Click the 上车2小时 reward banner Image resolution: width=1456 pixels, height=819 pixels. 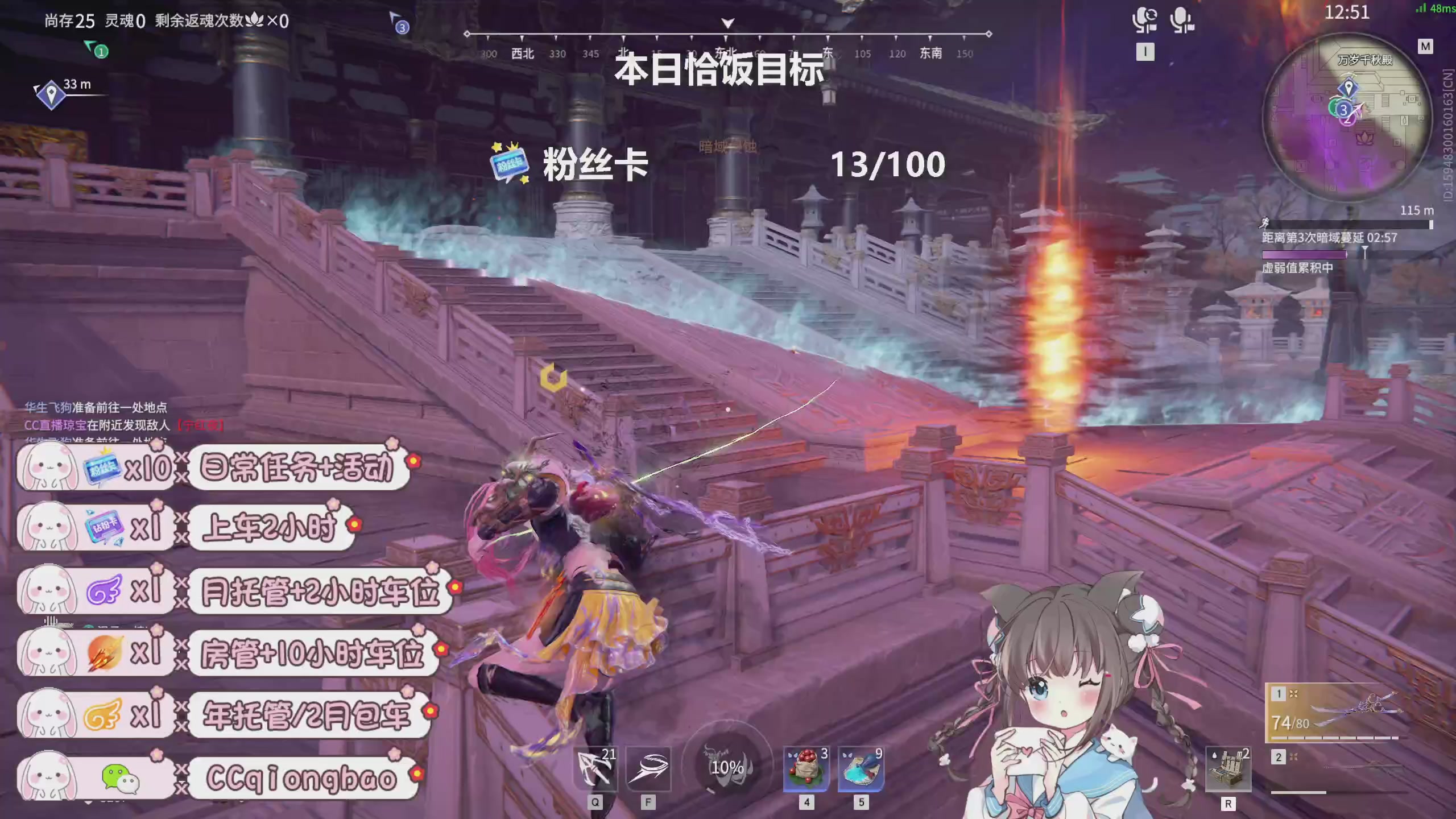272,528
